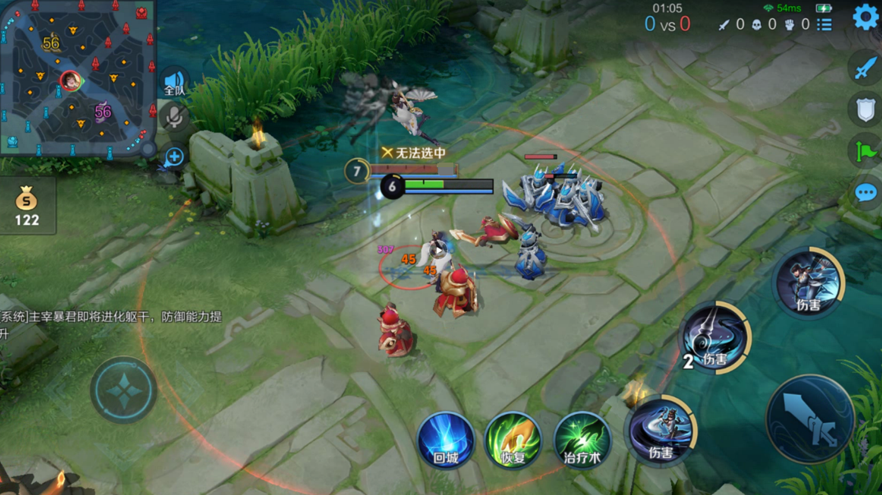Open the settings gear menu

[x=865, y=17]
